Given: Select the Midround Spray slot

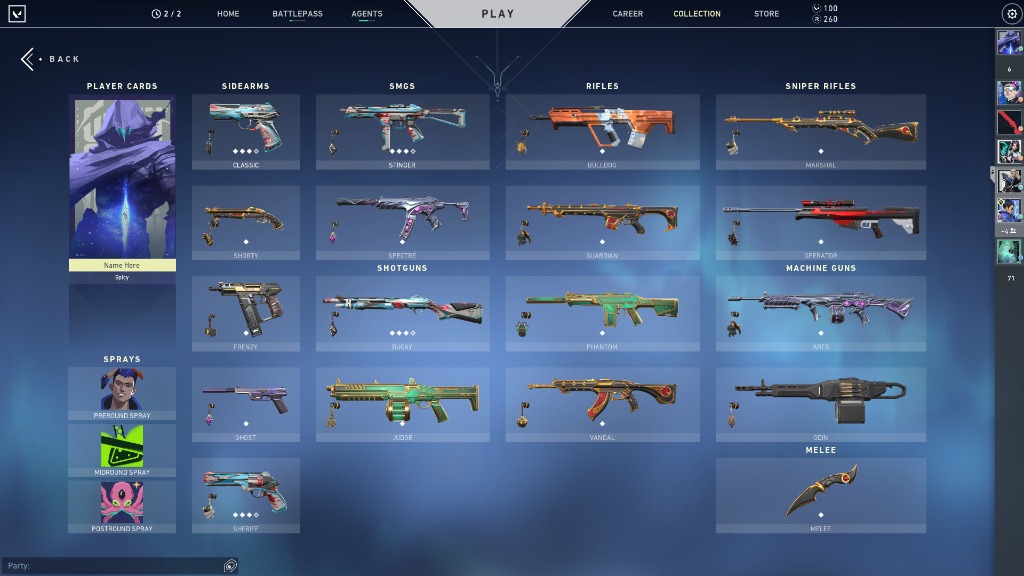Looking at the screenshot, I should click(122, 449).
